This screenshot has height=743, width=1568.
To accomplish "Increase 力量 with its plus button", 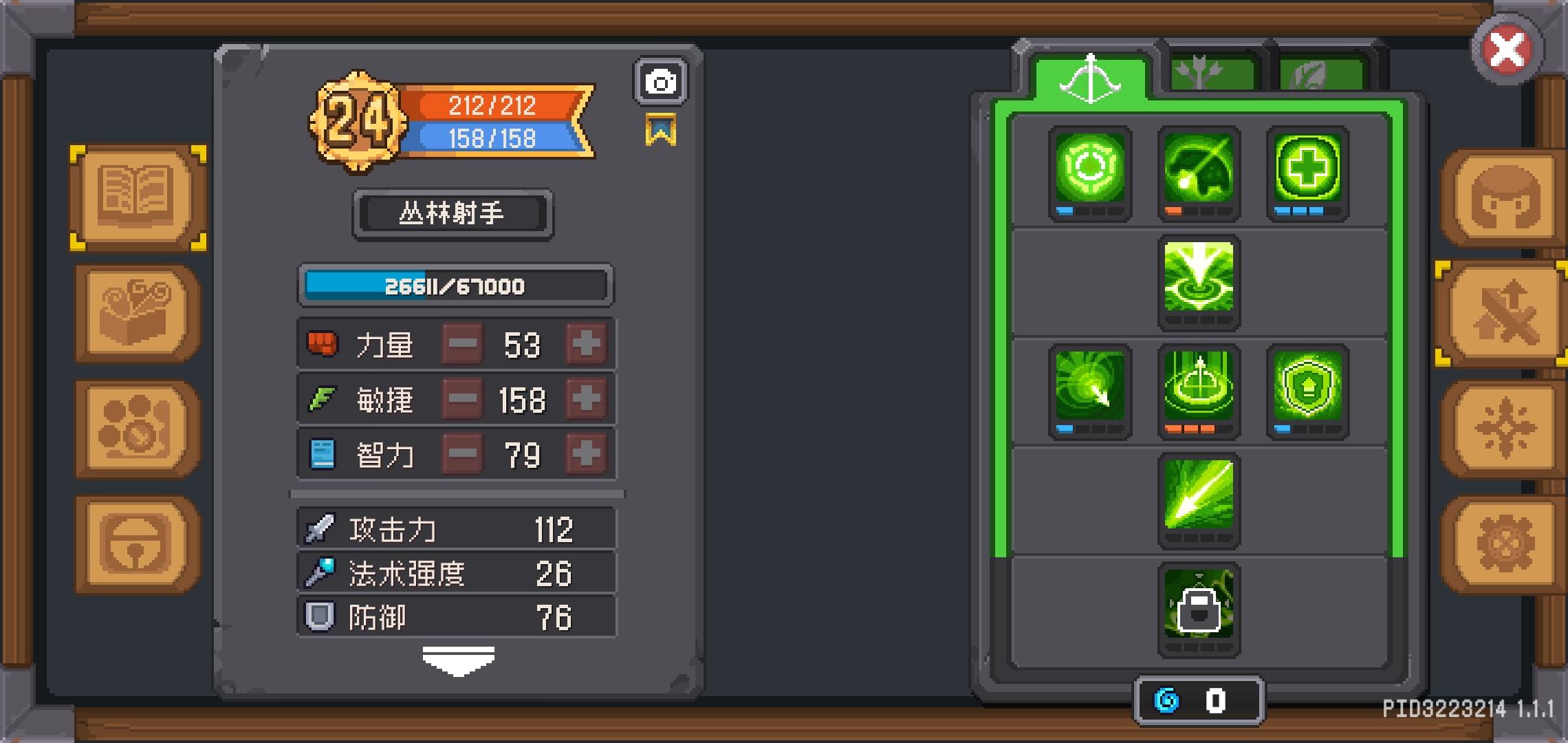I will click(x=586, y=344).
